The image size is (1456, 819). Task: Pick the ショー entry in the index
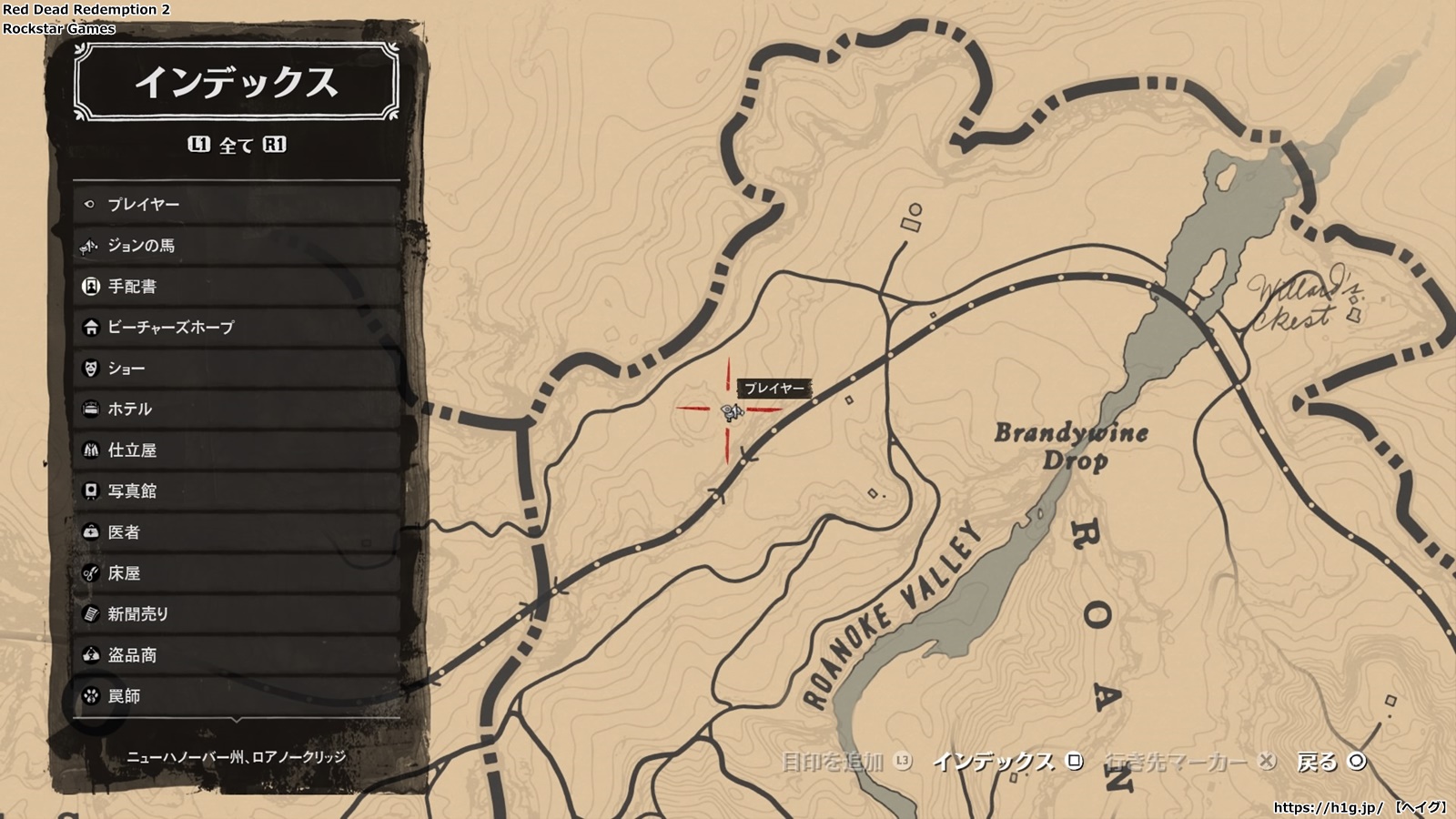pyautogui.click(x=237, y=369)
